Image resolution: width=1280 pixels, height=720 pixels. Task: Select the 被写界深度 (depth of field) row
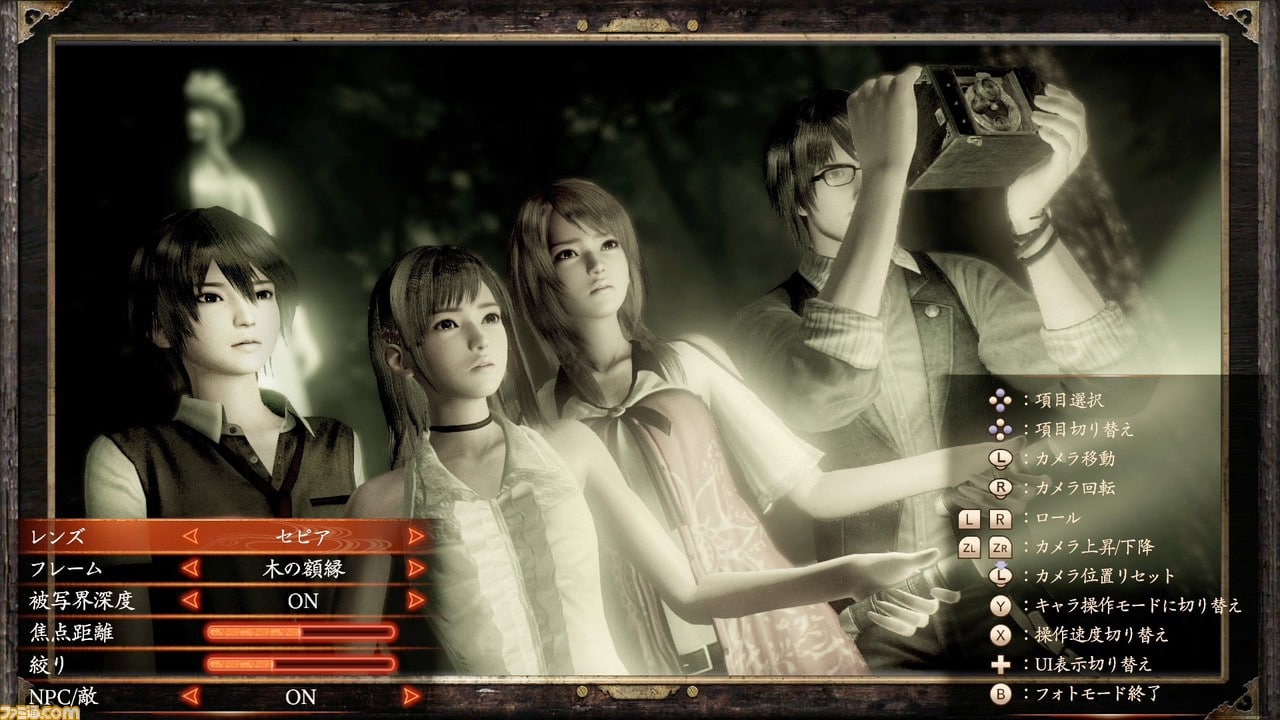(x=81, y=601)
